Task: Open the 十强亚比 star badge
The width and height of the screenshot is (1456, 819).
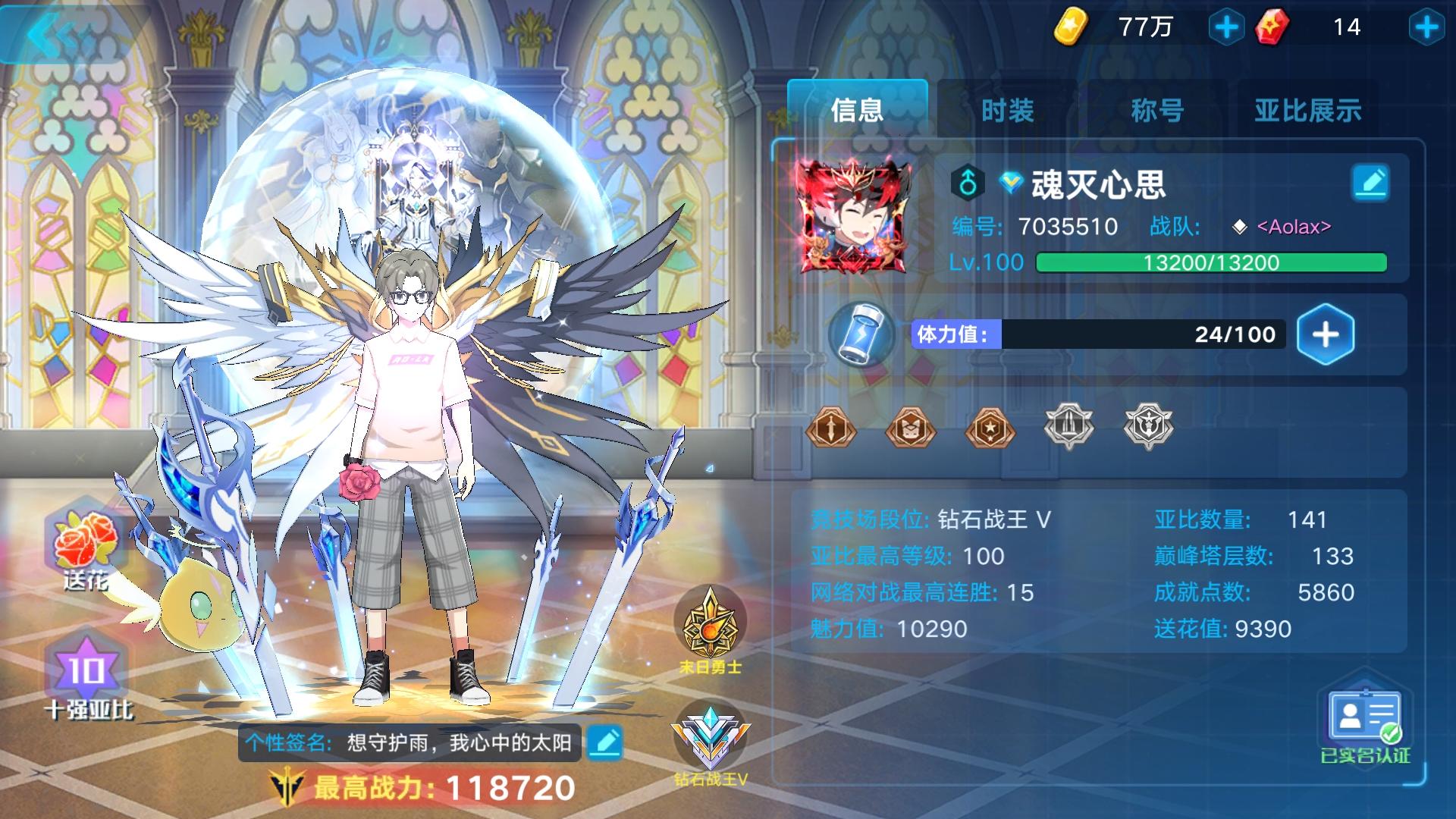Action: (x=86, y=670)
